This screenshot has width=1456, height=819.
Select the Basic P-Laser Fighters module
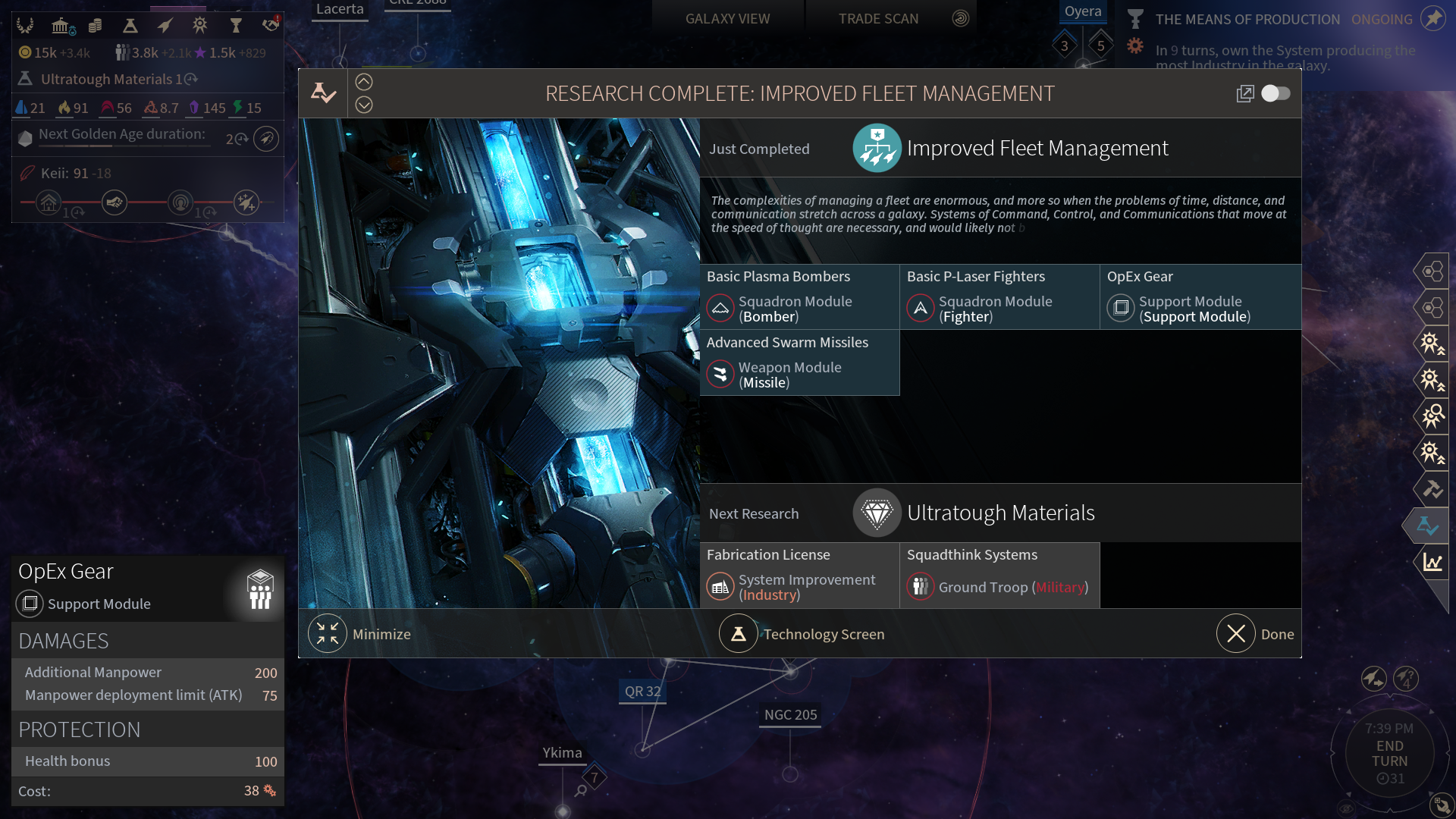pos(999,297)
